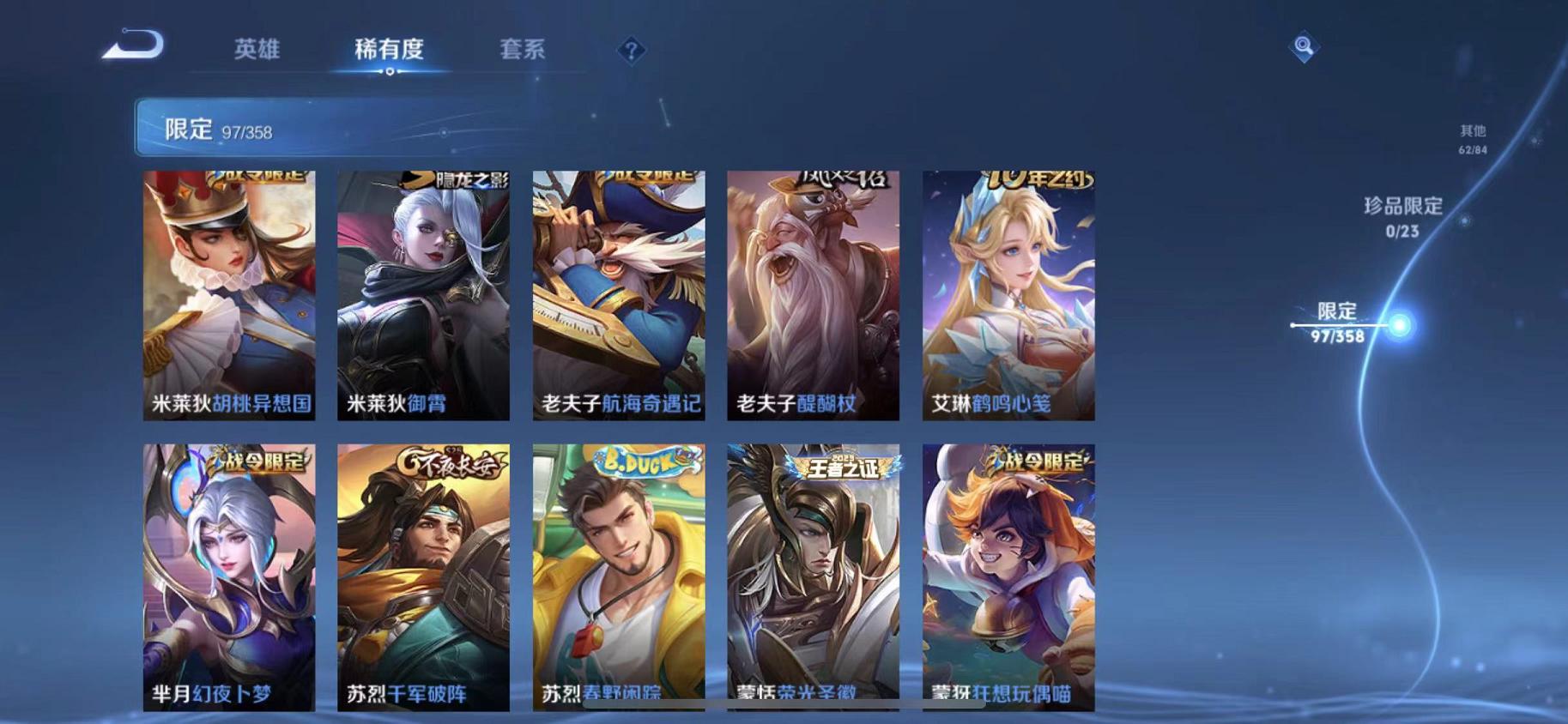Switch to the 套系 tab
Viewport: 1568px width, 724px height.
pyautogui.click(x=524, y=51)
